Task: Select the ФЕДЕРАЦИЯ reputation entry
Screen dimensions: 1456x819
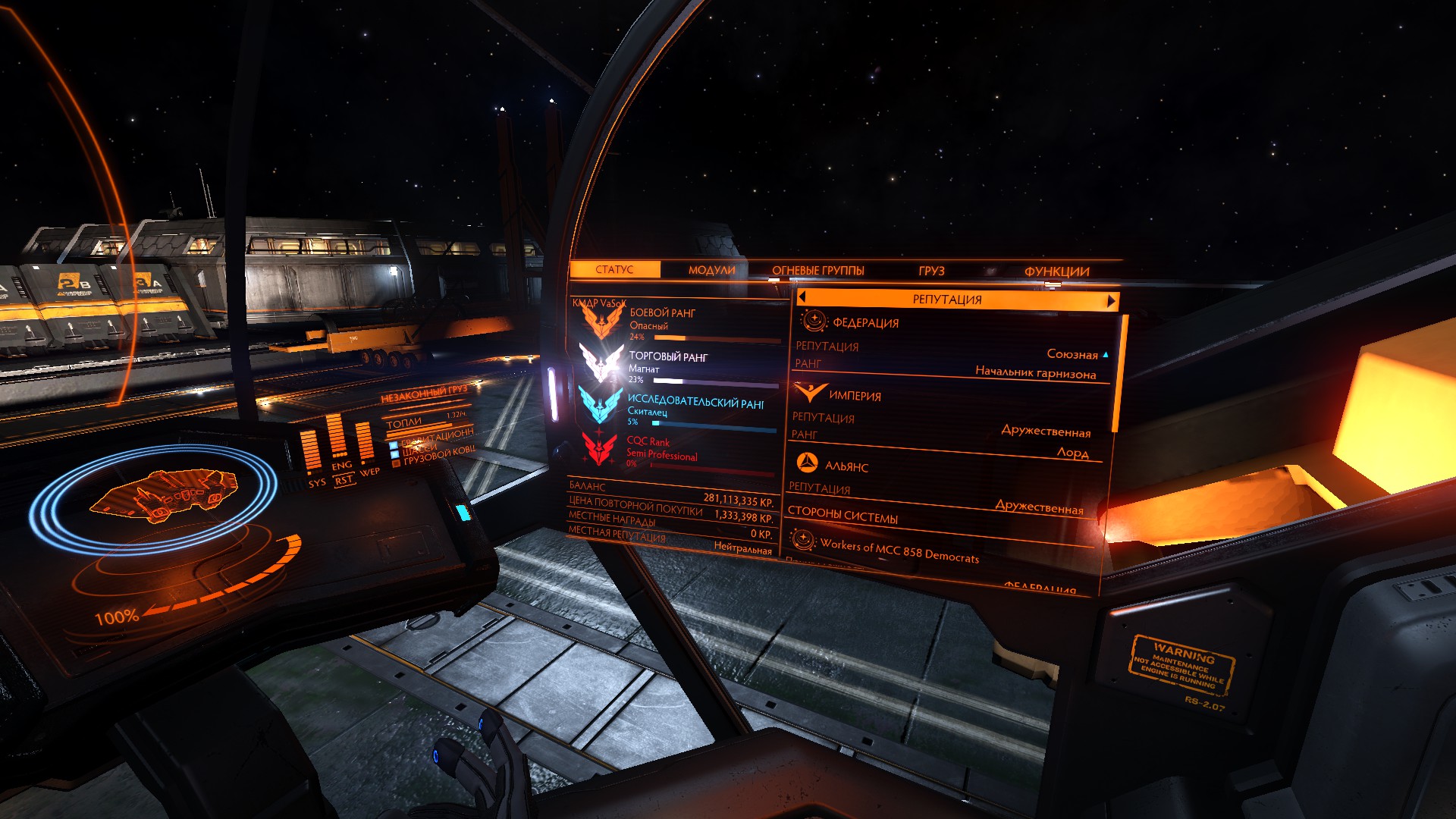Action: 865,322
